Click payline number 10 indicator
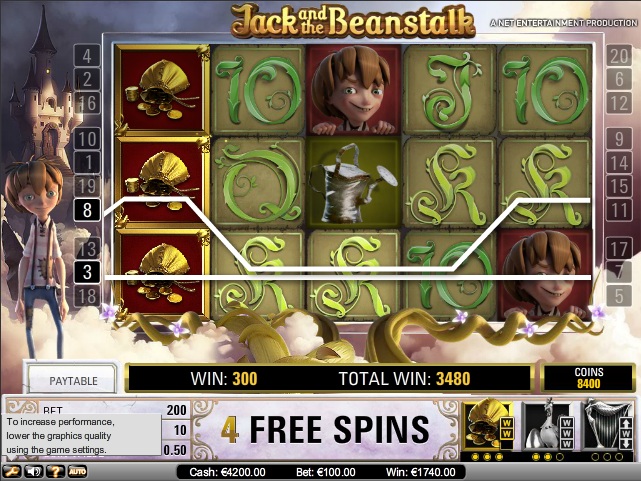This screenshot has height=481, width=641. click(x=88, y=139)
